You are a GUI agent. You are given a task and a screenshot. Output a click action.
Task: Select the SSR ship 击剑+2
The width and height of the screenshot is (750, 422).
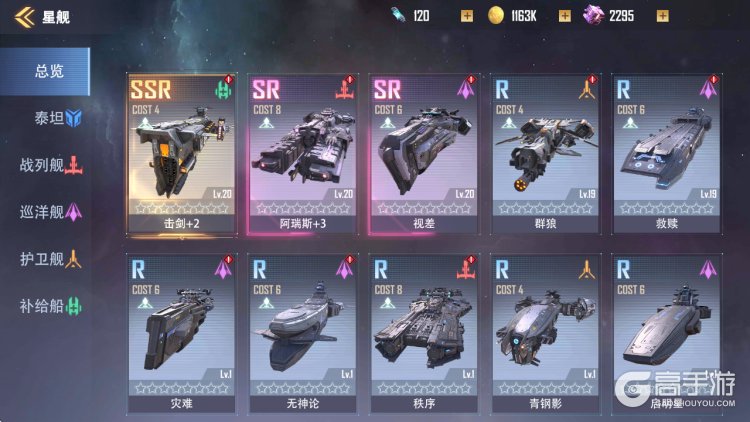click(182, 150)
